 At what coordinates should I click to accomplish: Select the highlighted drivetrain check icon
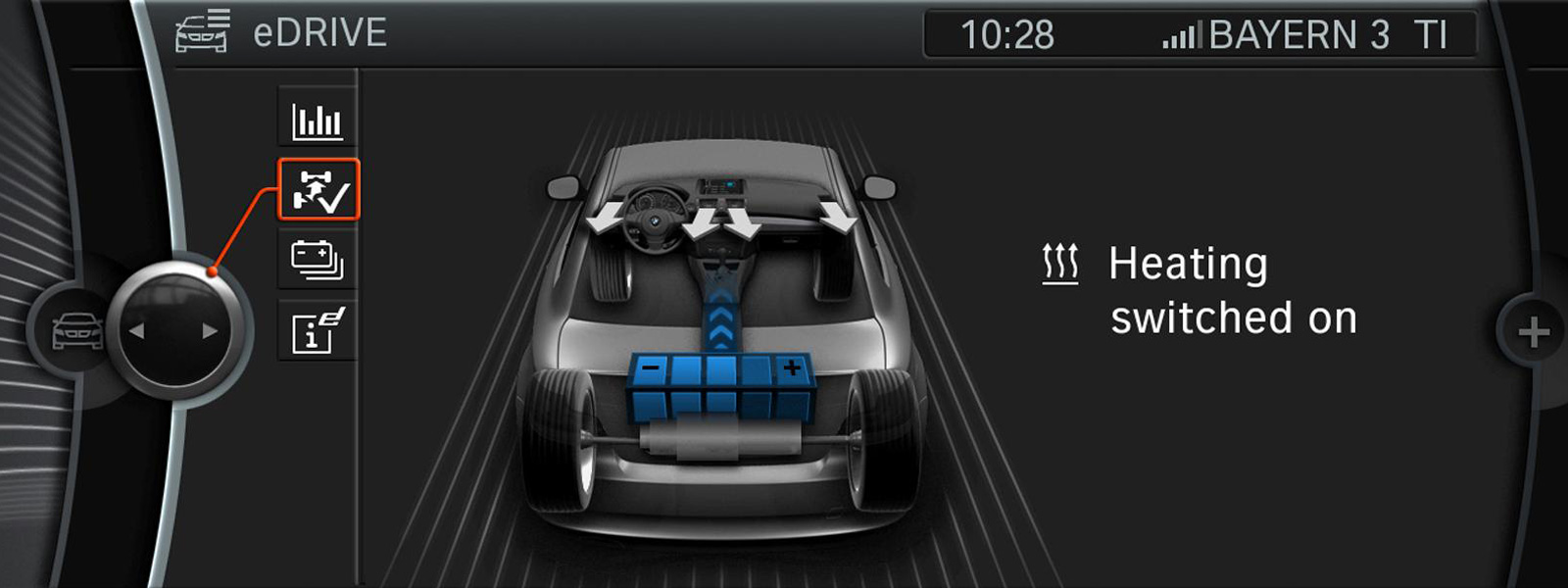(x=318, y=189)
